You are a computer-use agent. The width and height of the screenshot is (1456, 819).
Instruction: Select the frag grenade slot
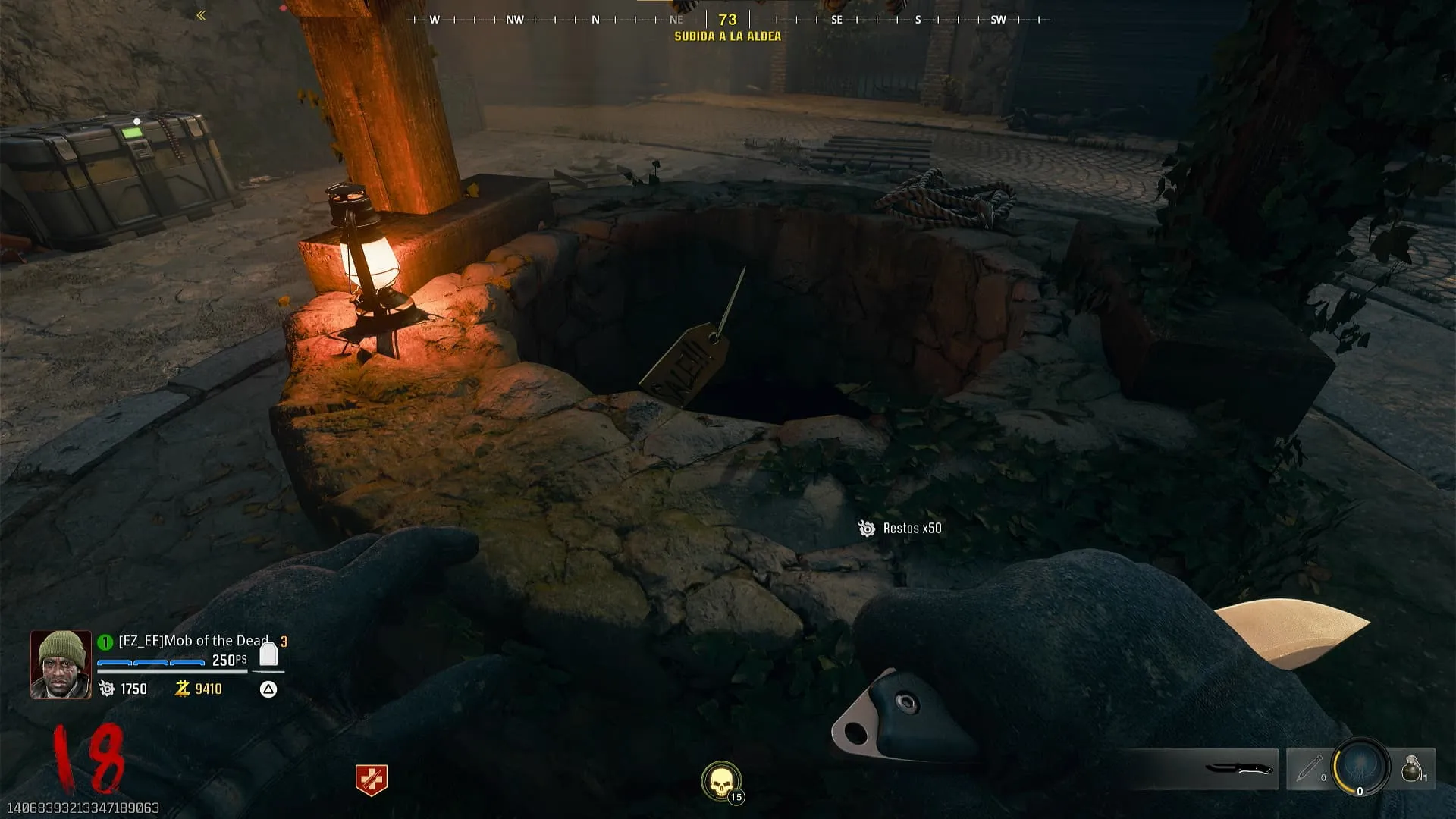click(x=1411, y=768)
